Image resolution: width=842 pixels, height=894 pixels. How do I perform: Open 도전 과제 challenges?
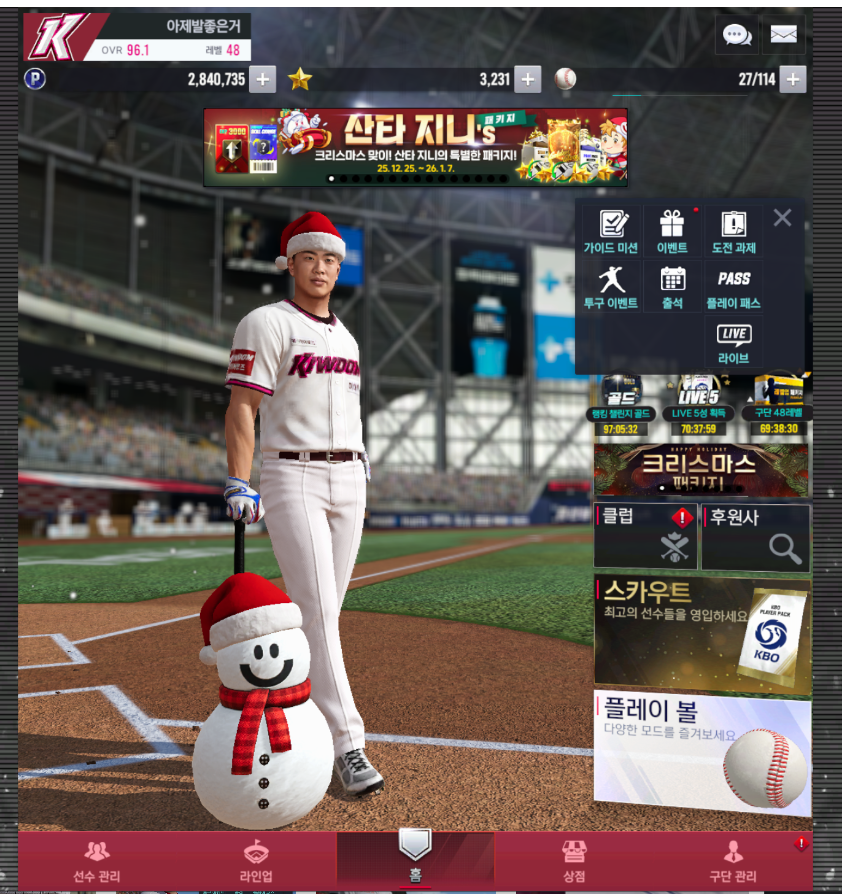pyautogui.click(x=733, y=232)
